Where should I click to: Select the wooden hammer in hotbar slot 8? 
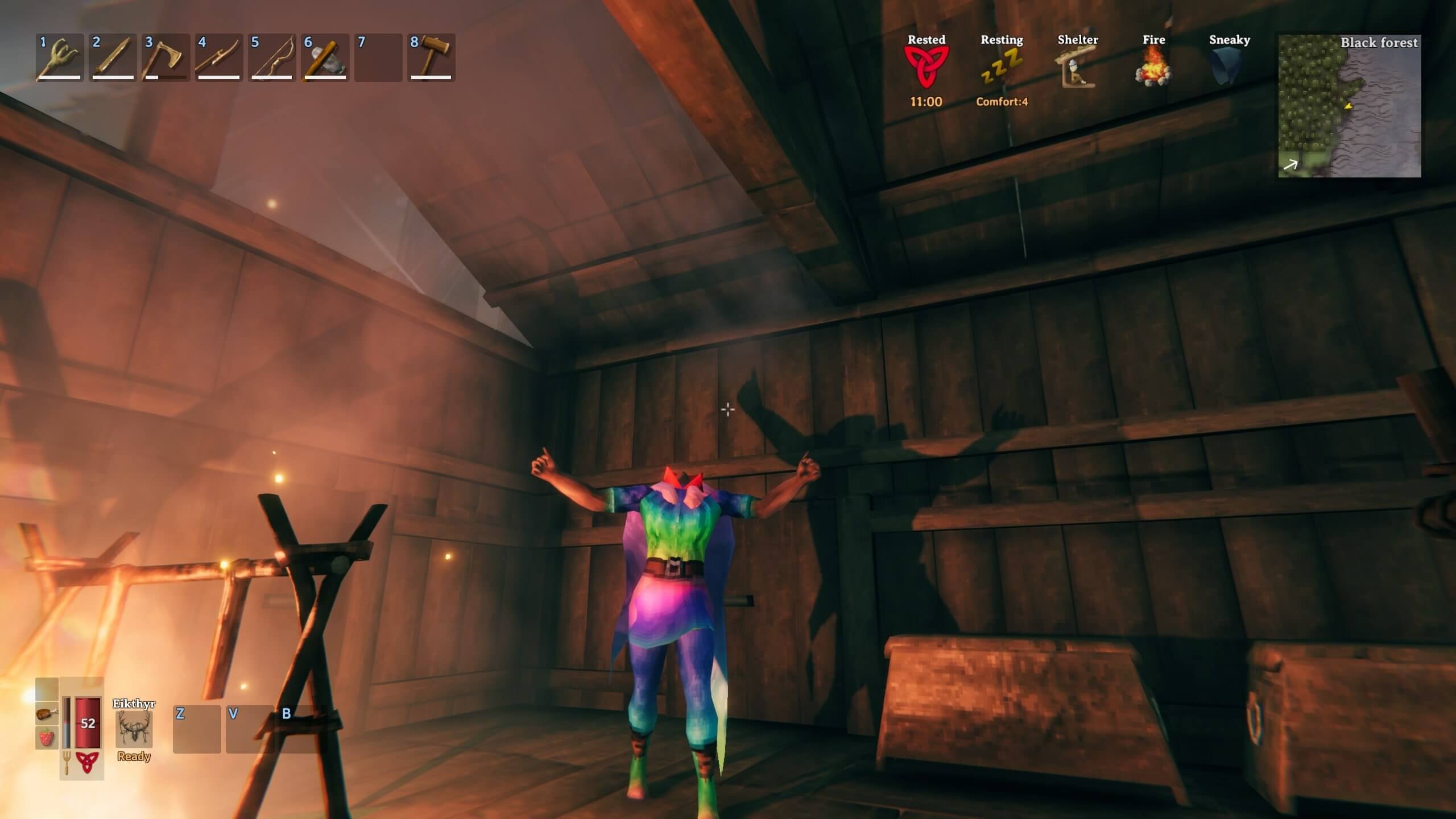point(431,58)
